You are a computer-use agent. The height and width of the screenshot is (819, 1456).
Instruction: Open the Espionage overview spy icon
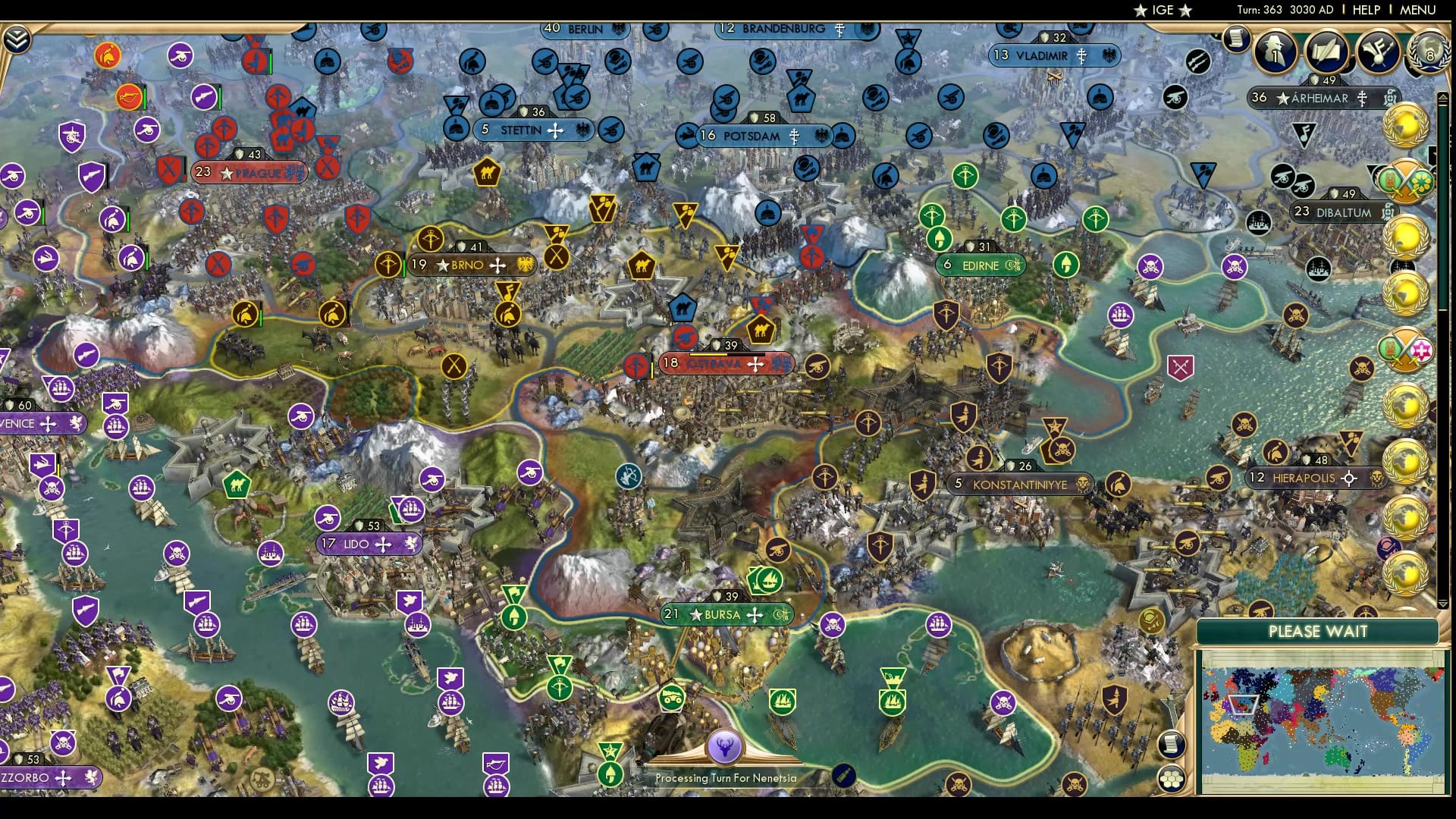[x=1274, y=53]
